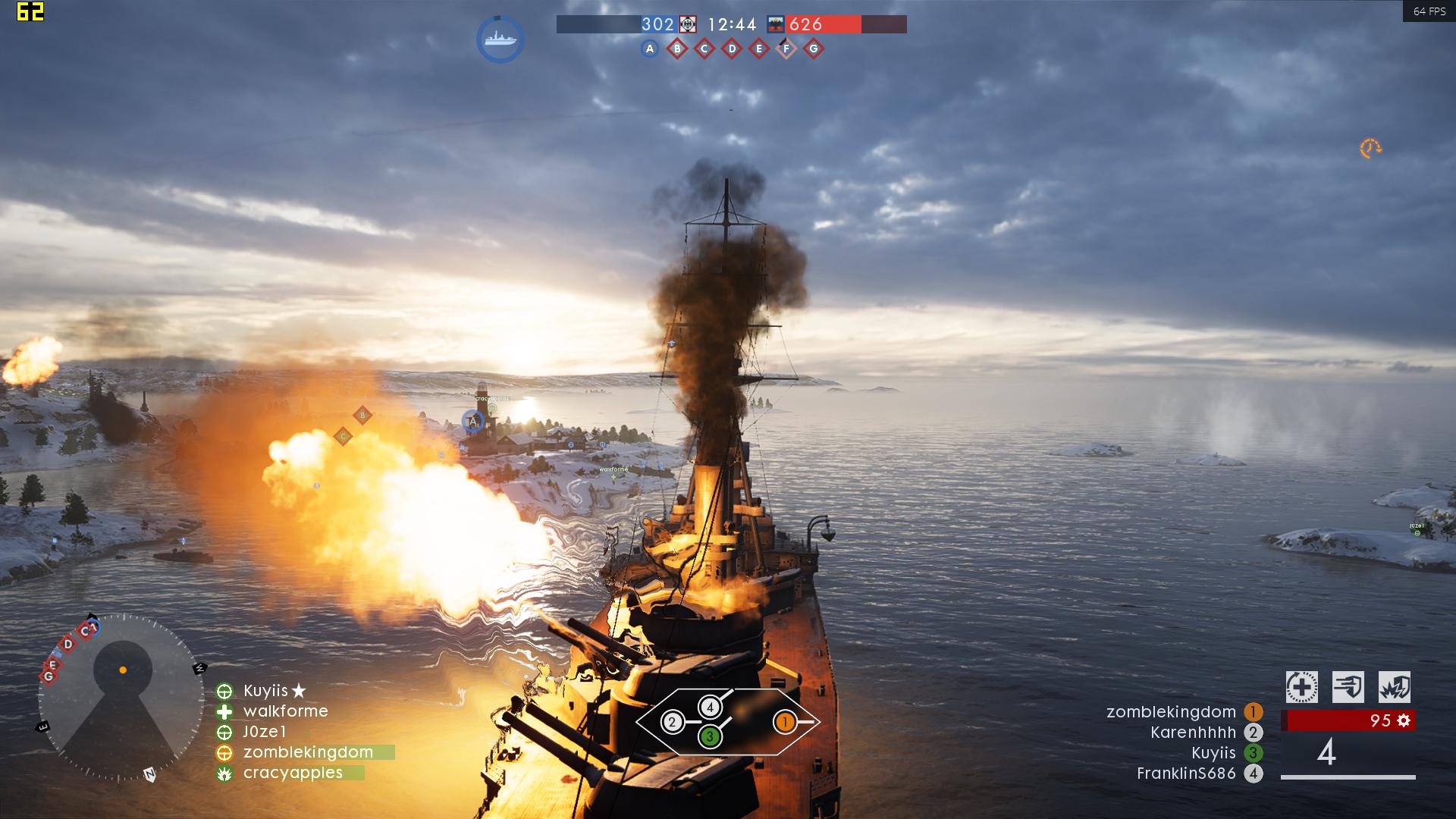Select objective A in the top flag bar
Viewport: 1456px width, 819px height.
(649, 49)
